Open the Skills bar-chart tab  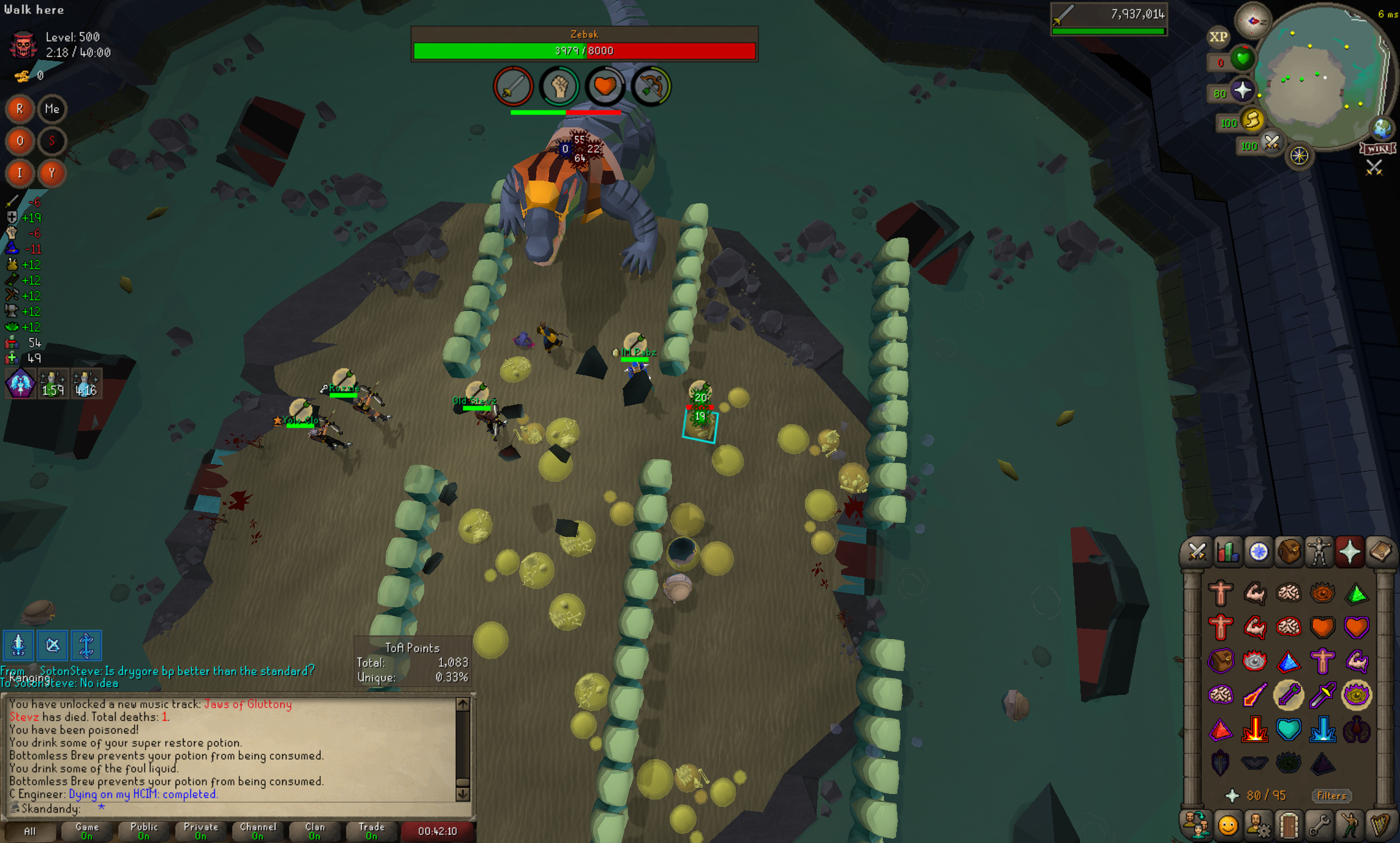click(1227, 552)
